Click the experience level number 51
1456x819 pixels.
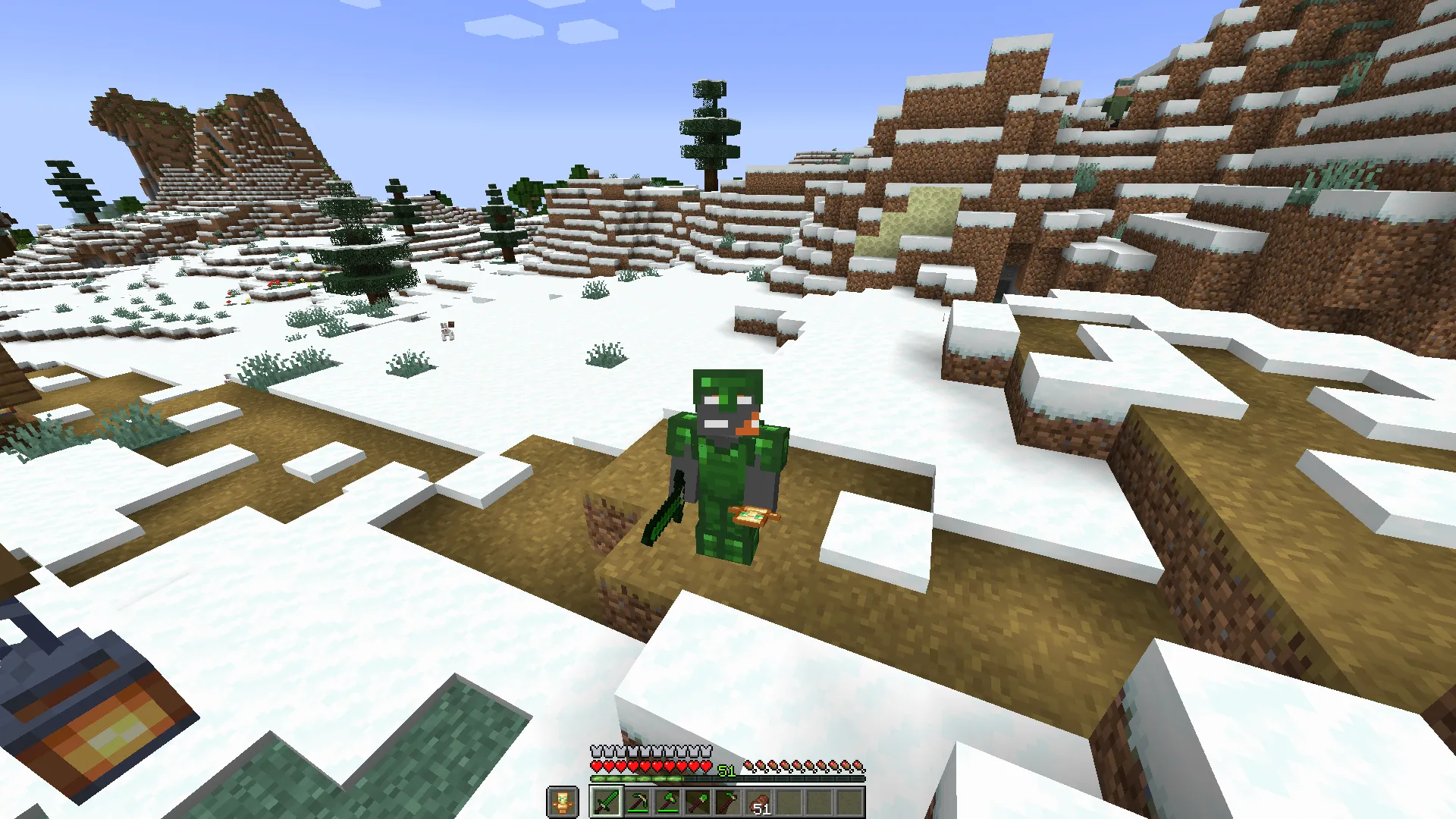[x=725, y=770]
